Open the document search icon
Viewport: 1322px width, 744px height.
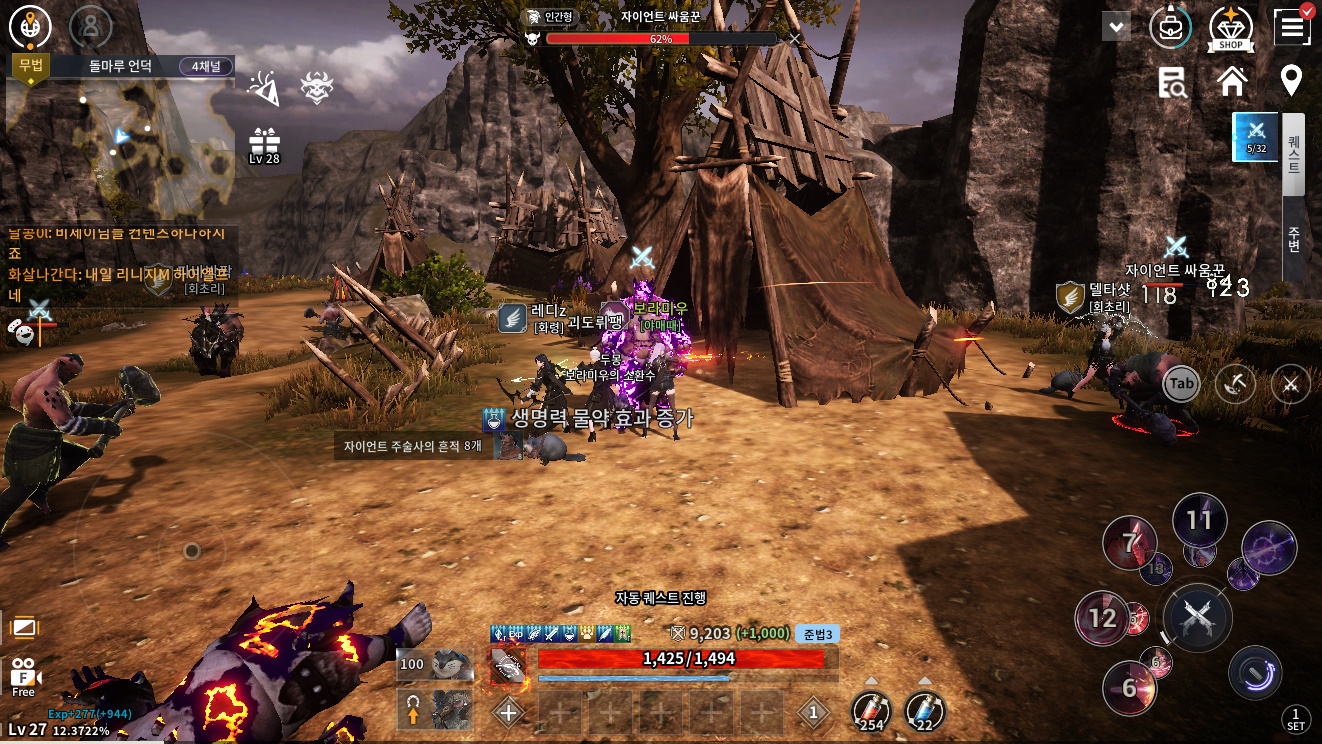tap(1172, 83)
